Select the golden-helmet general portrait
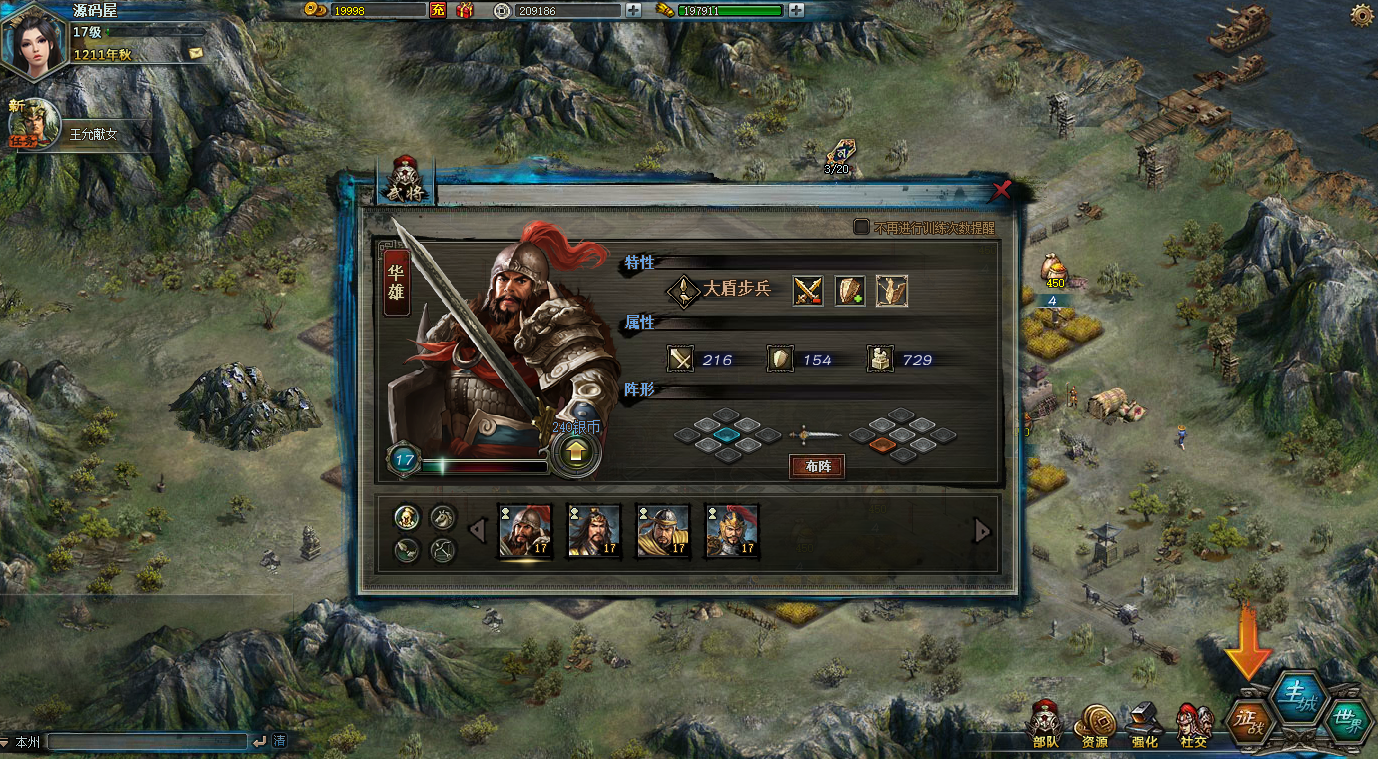Screen dimensions: 1378x759 pyautogui.click(x=732, y=530)
